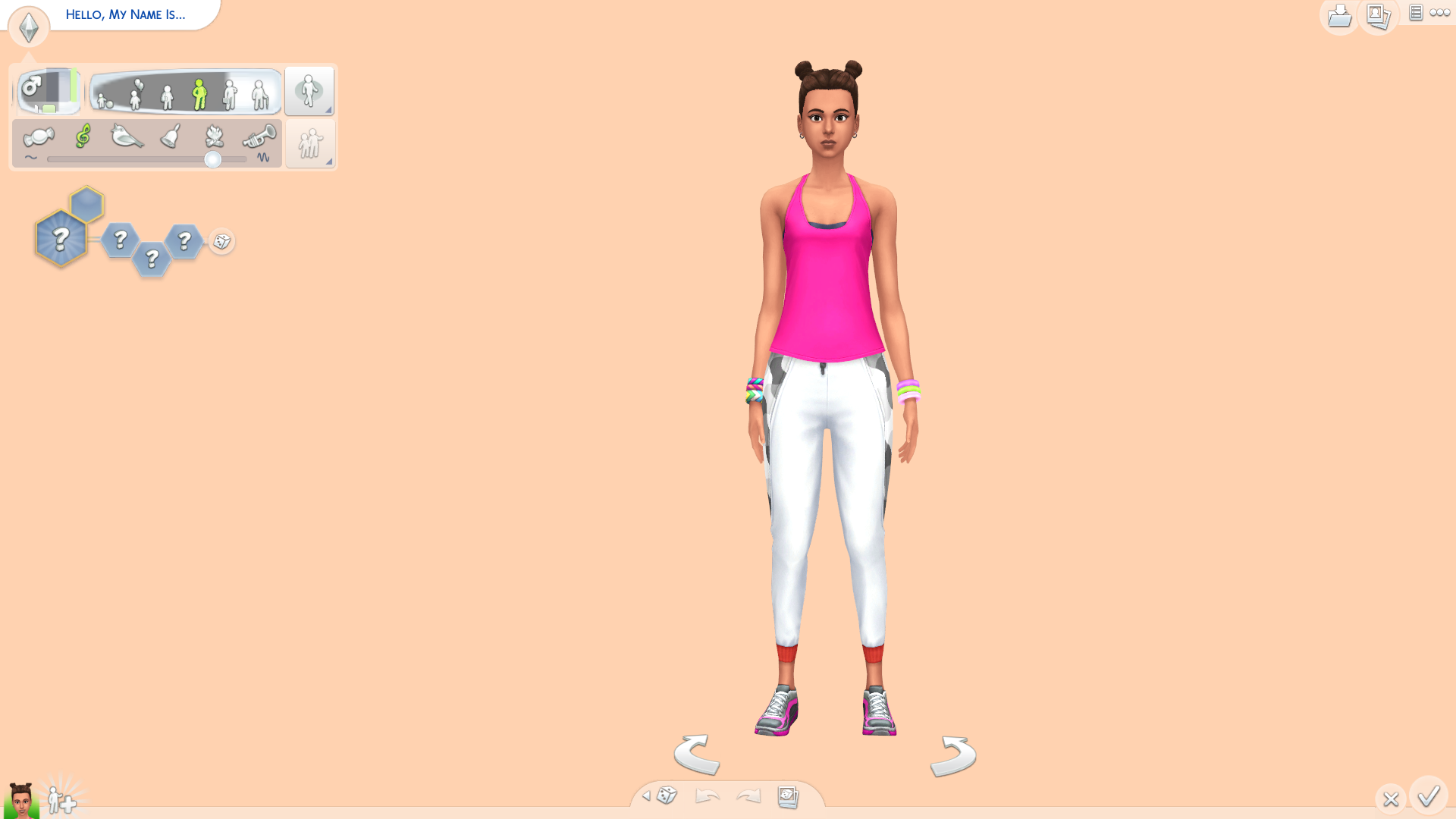Adjust the voice pitch slider
This screenshot has width=1456, height=819.
[213, 160]
